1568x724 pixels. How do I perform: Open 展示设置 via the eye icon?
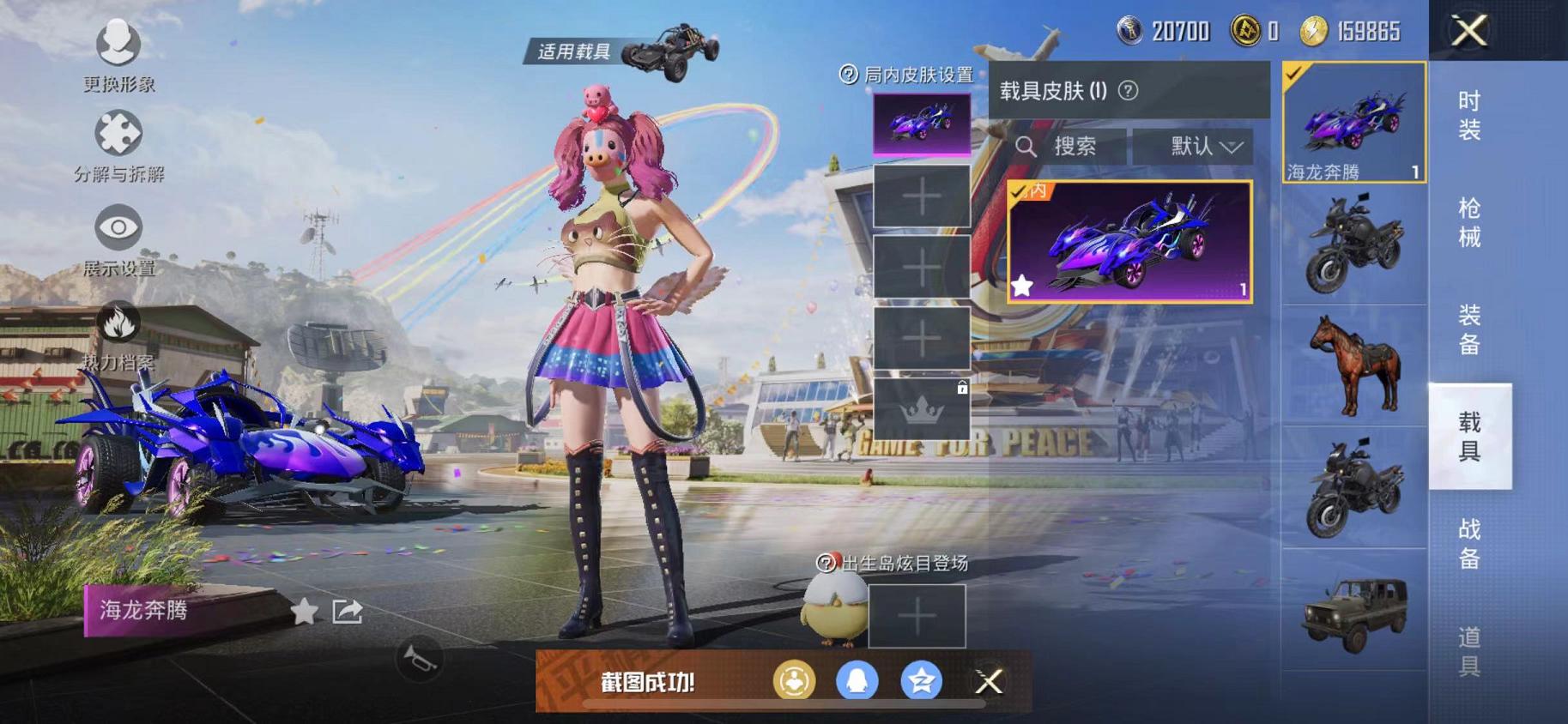(x=120, y=227)
